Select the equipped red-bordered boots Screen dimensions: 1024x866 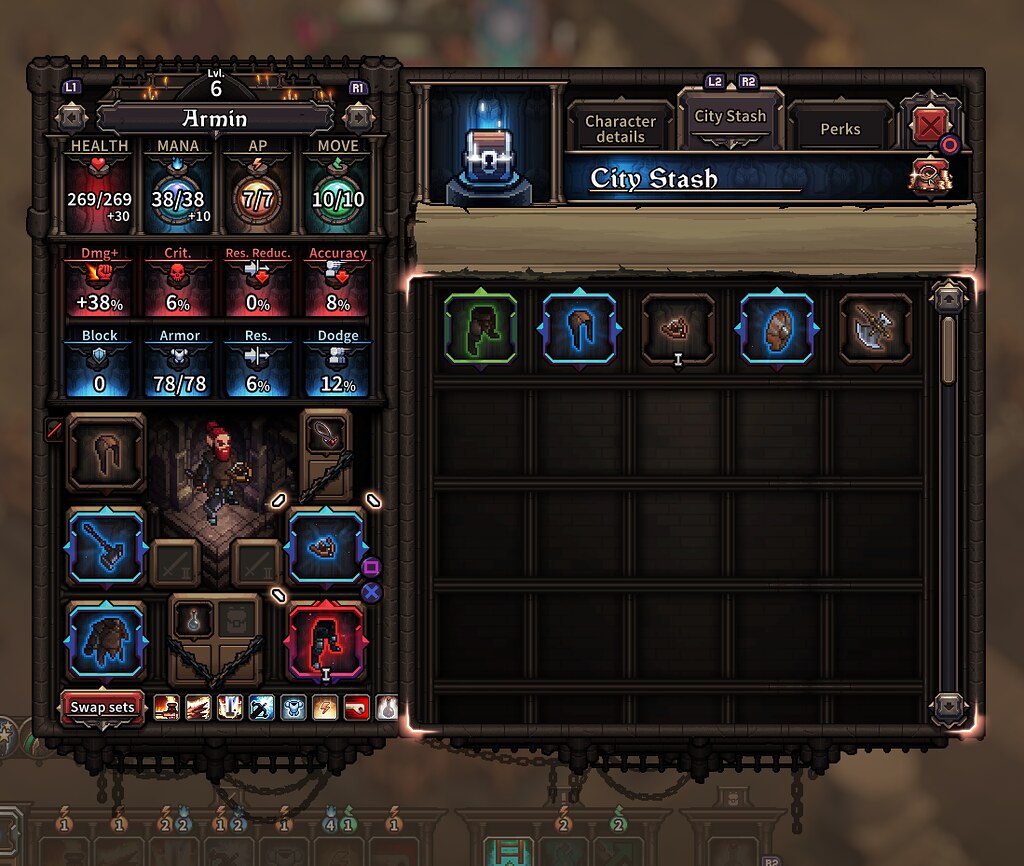click(326, 640)
